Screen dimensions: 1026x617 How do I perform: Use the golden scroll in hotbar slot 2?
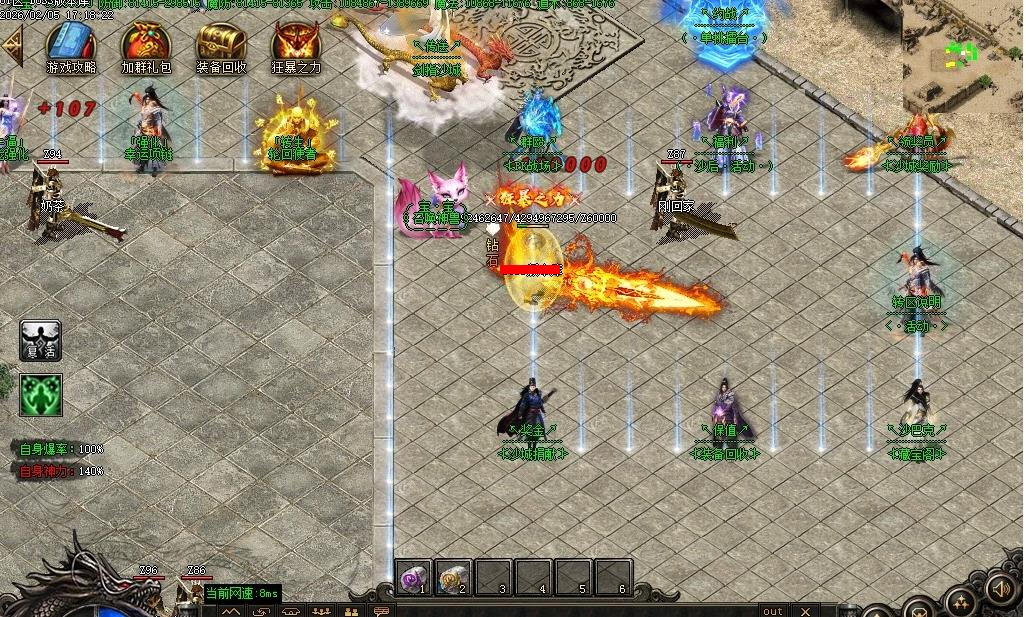(x=454, y=578)
